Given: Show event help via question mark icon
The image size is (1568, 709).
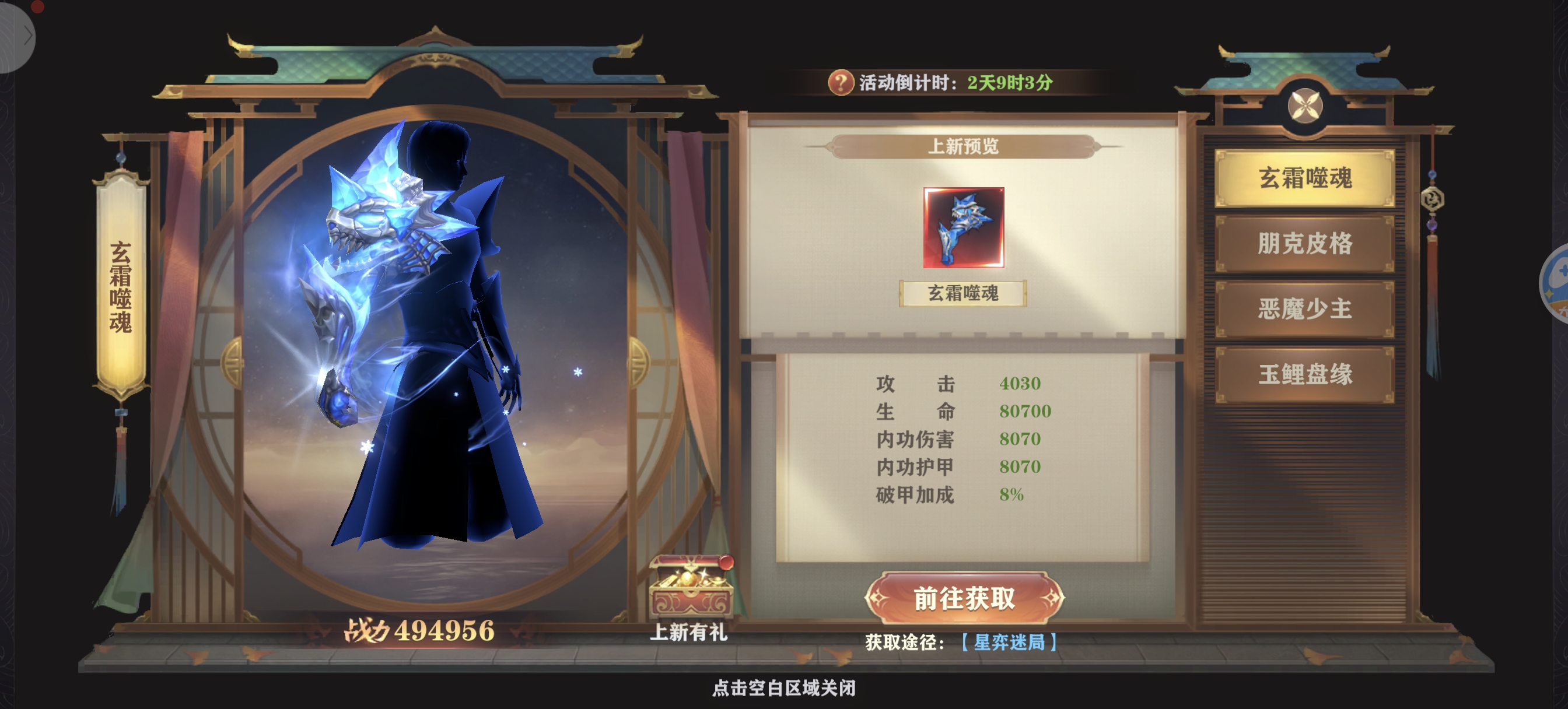Looking at the screenshot, I should (840, 82).
